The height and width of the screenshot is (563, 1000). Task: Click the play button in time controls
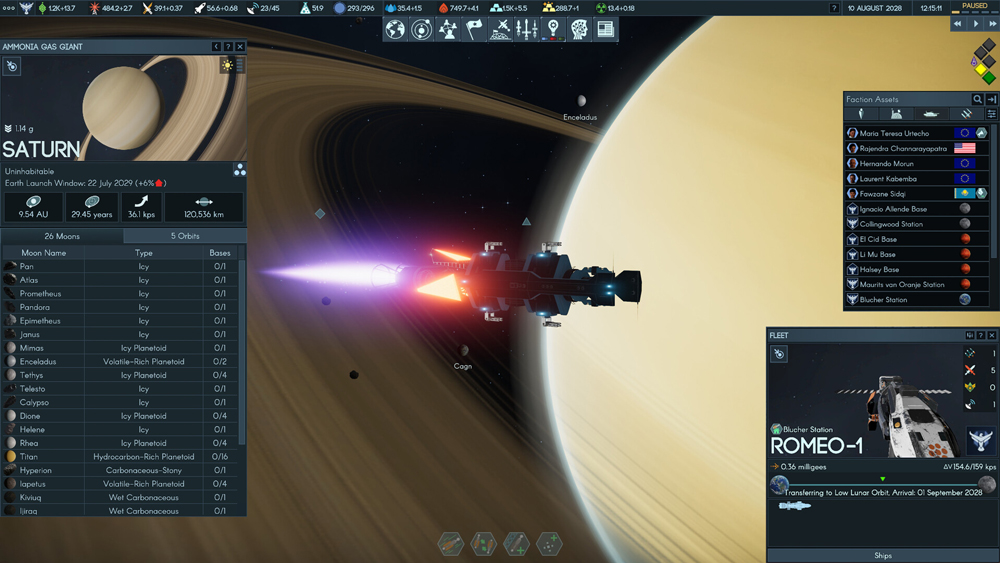click(x=976, y=24)
